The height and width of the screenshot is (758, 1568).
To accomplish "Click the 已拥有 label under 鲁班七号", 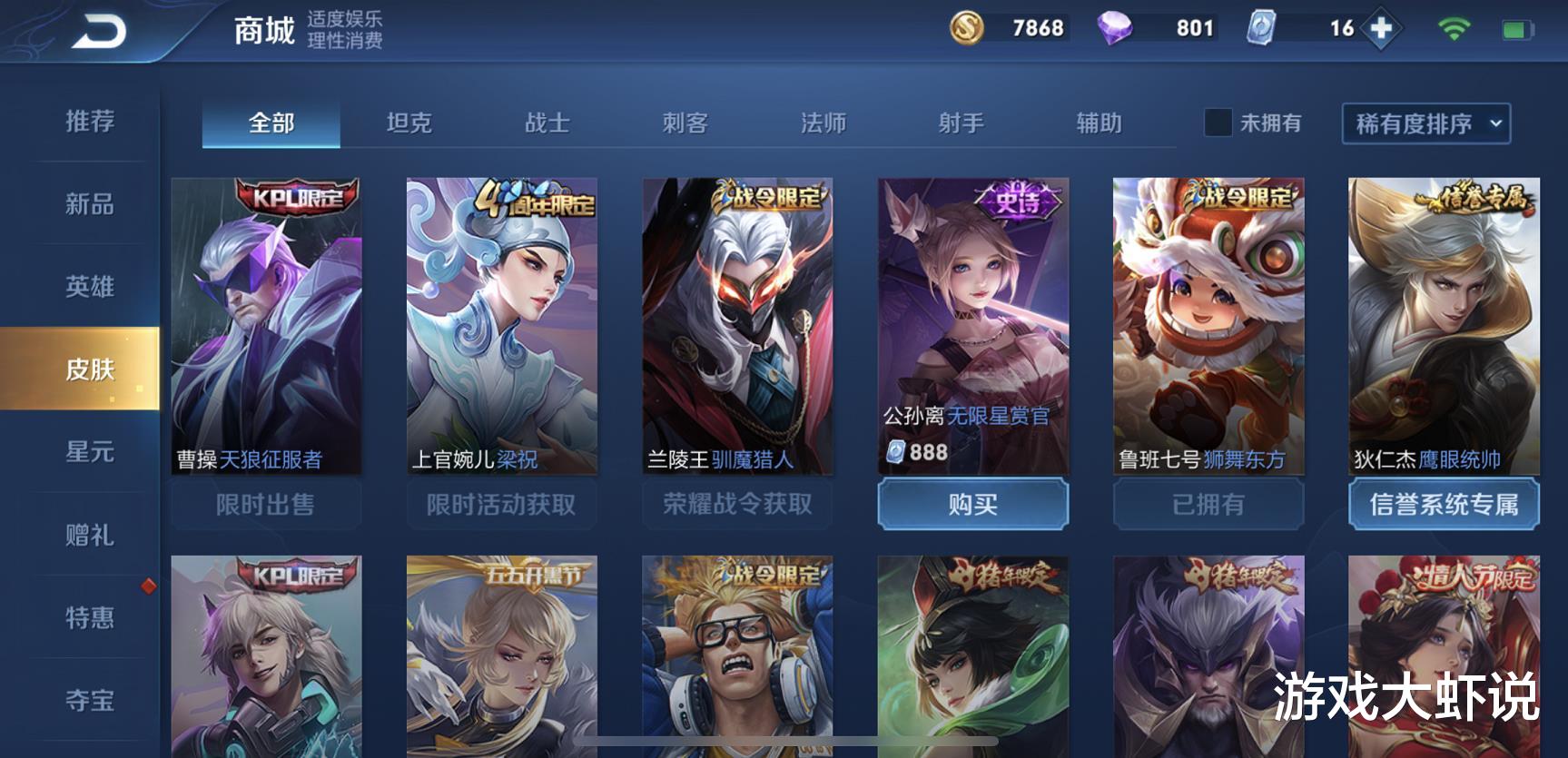I will 1207,504.
